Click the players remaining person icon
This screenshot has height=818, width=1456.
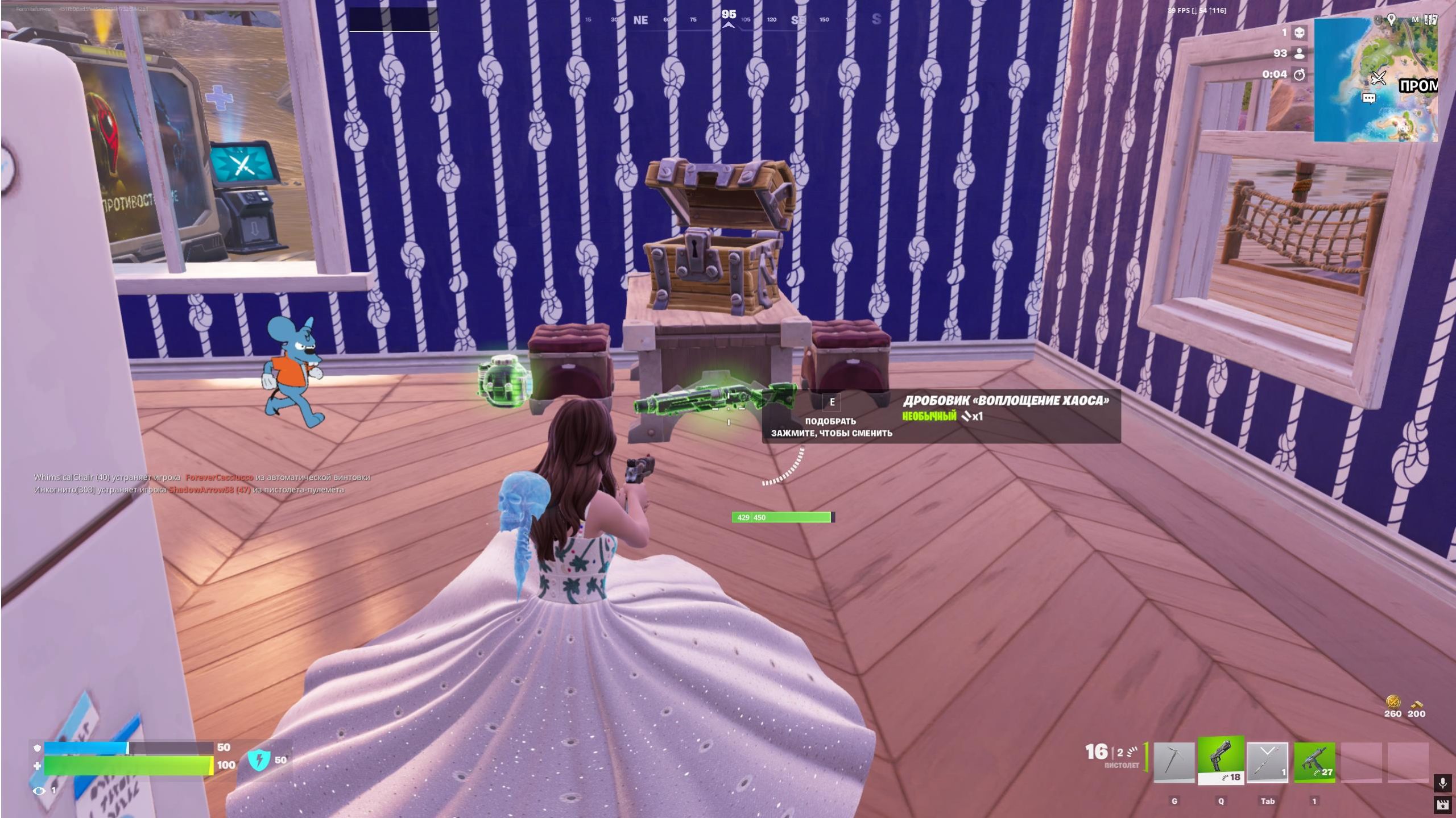pos(1300,53)
